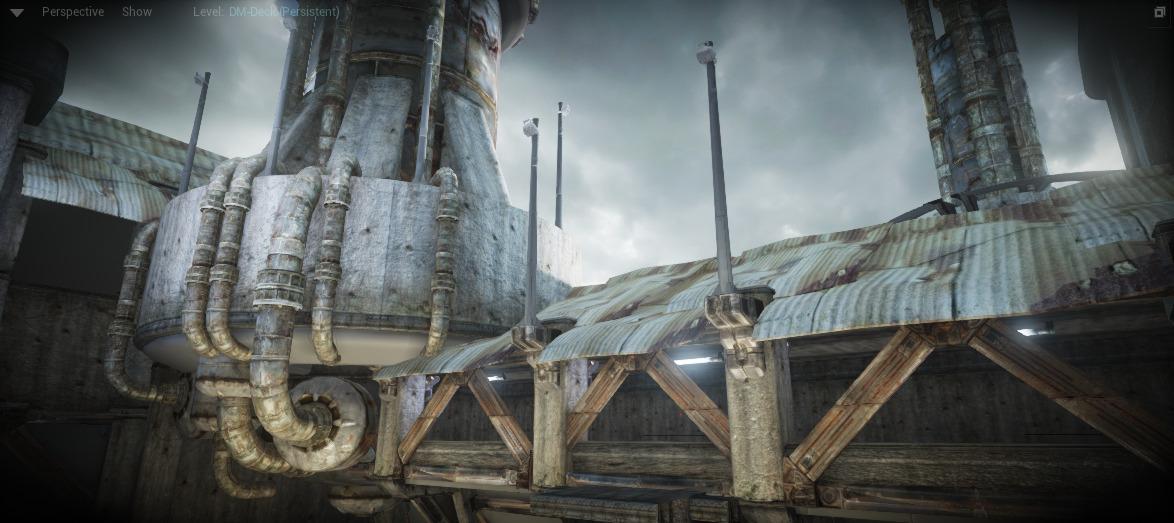Open the Perspective view mode menu

click(73, 12)
